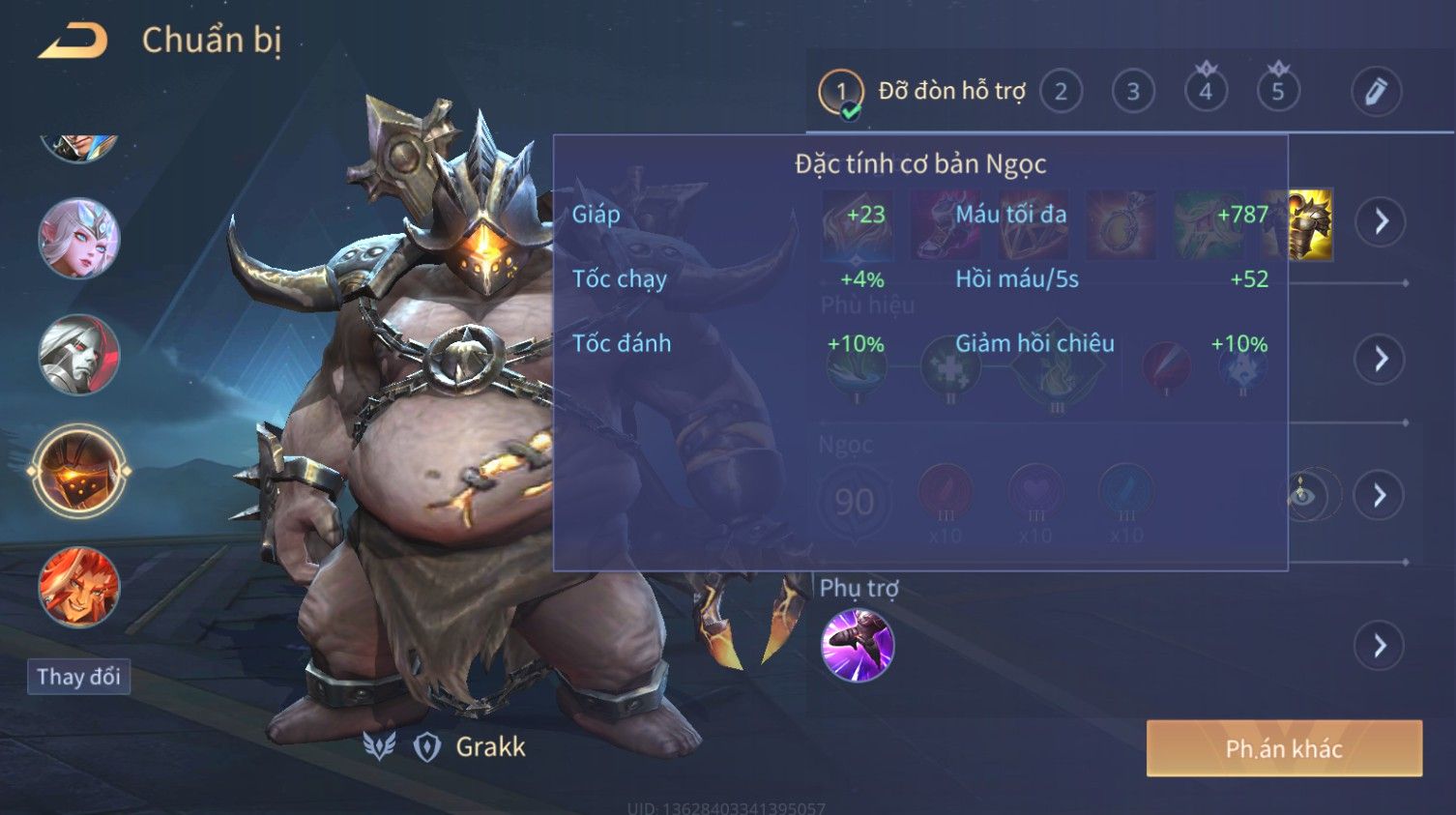Screen dimensions: 1456x815
Task: Expand the Phụ trợ spell arrow
Action: tap(1381, 645)
